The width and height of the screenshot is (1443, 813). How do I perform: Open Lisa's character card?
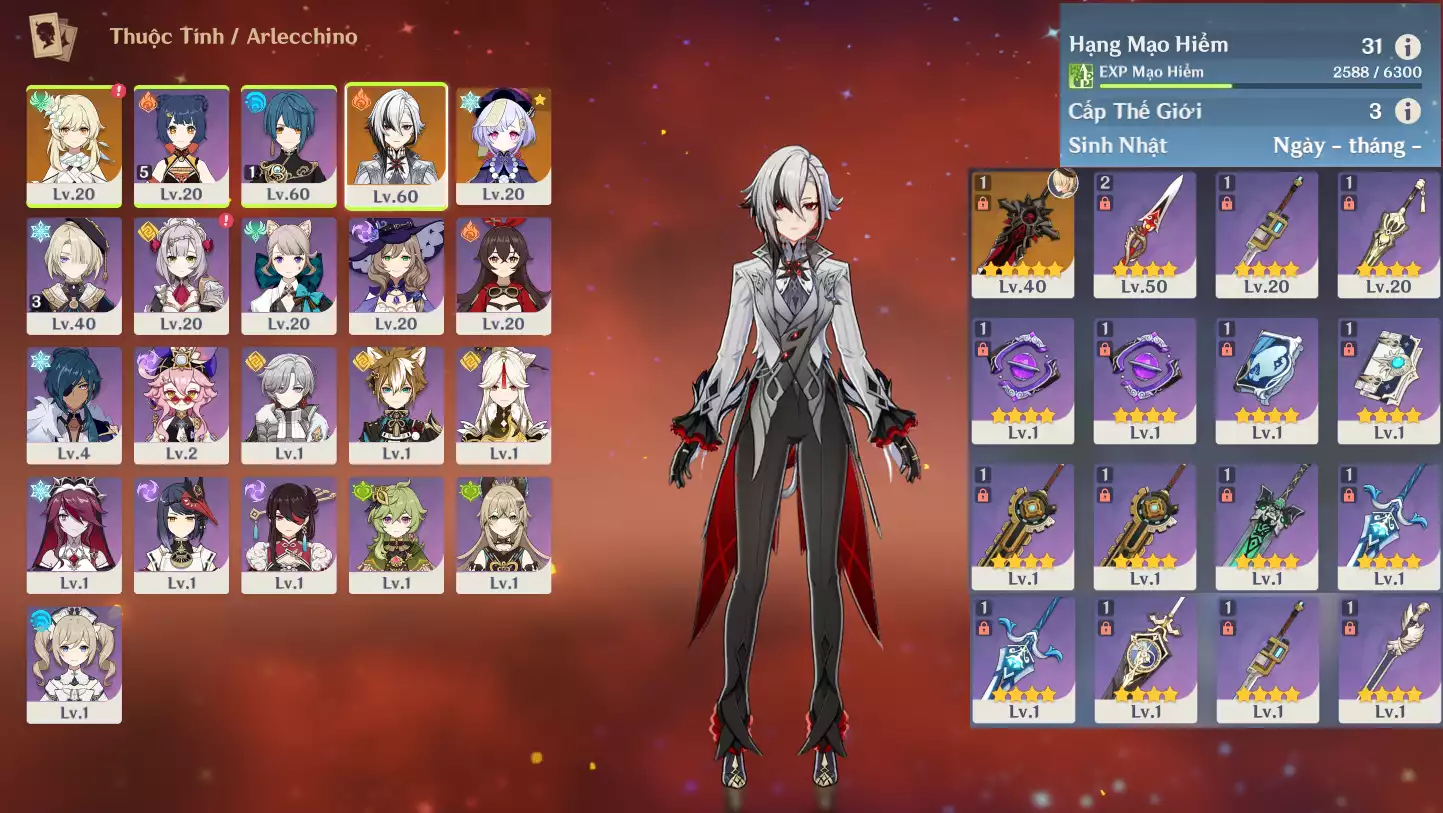coord(396,275)
